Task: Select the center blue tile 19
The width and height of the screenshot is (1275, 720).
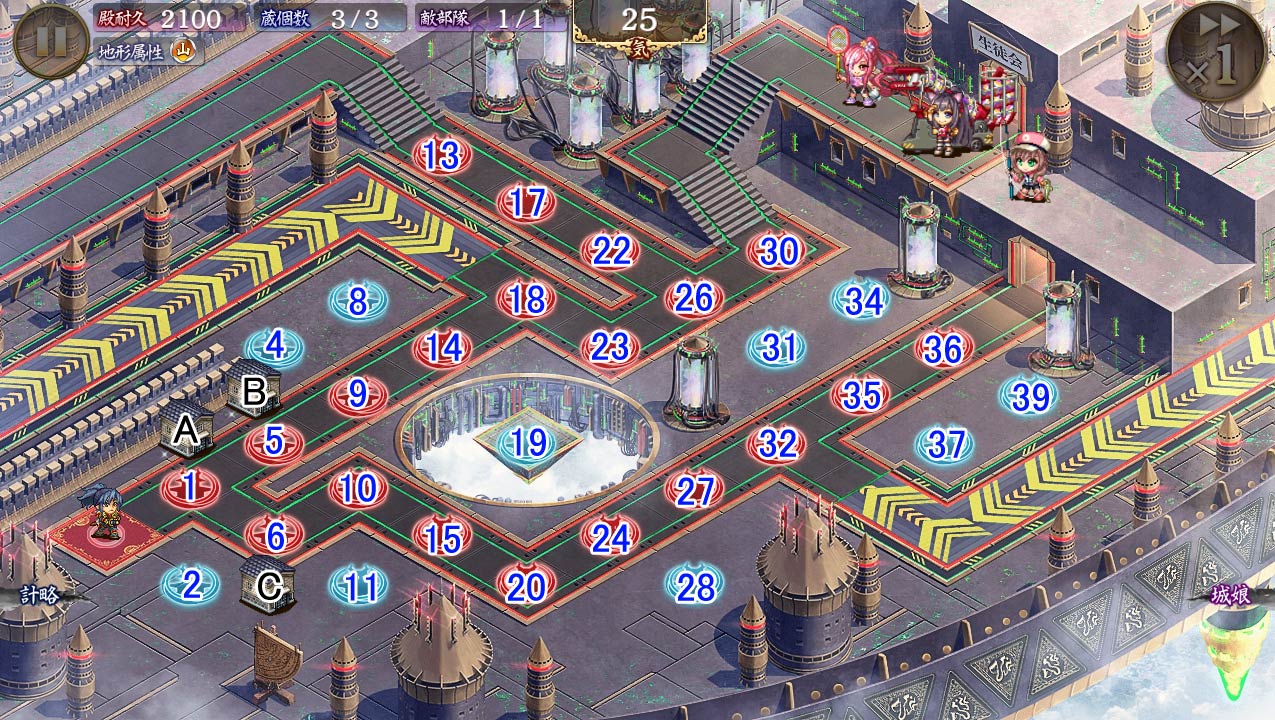Action: click(x=526, y=442)
